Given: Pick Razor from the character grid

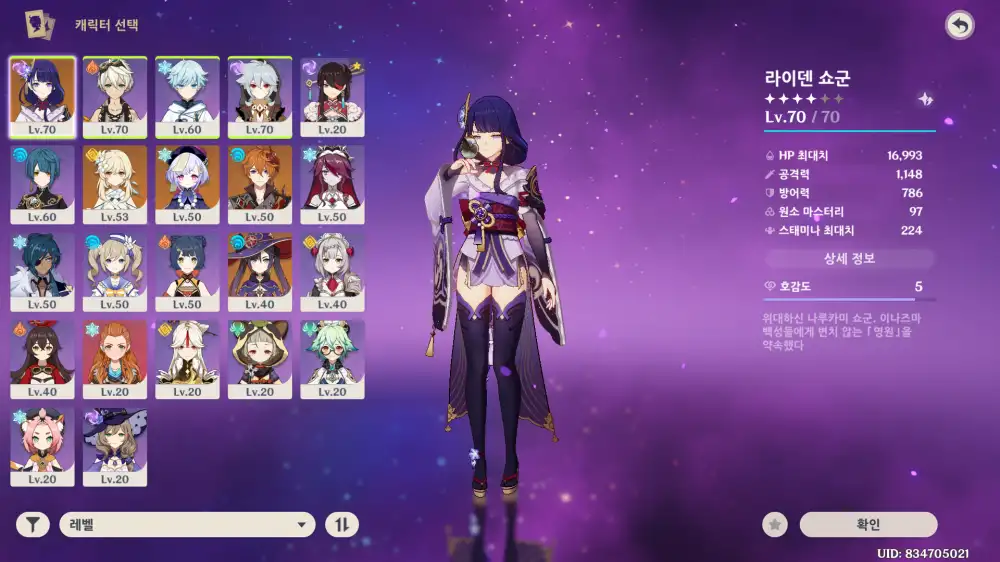Looking at the screenshot, I should 260,96.
